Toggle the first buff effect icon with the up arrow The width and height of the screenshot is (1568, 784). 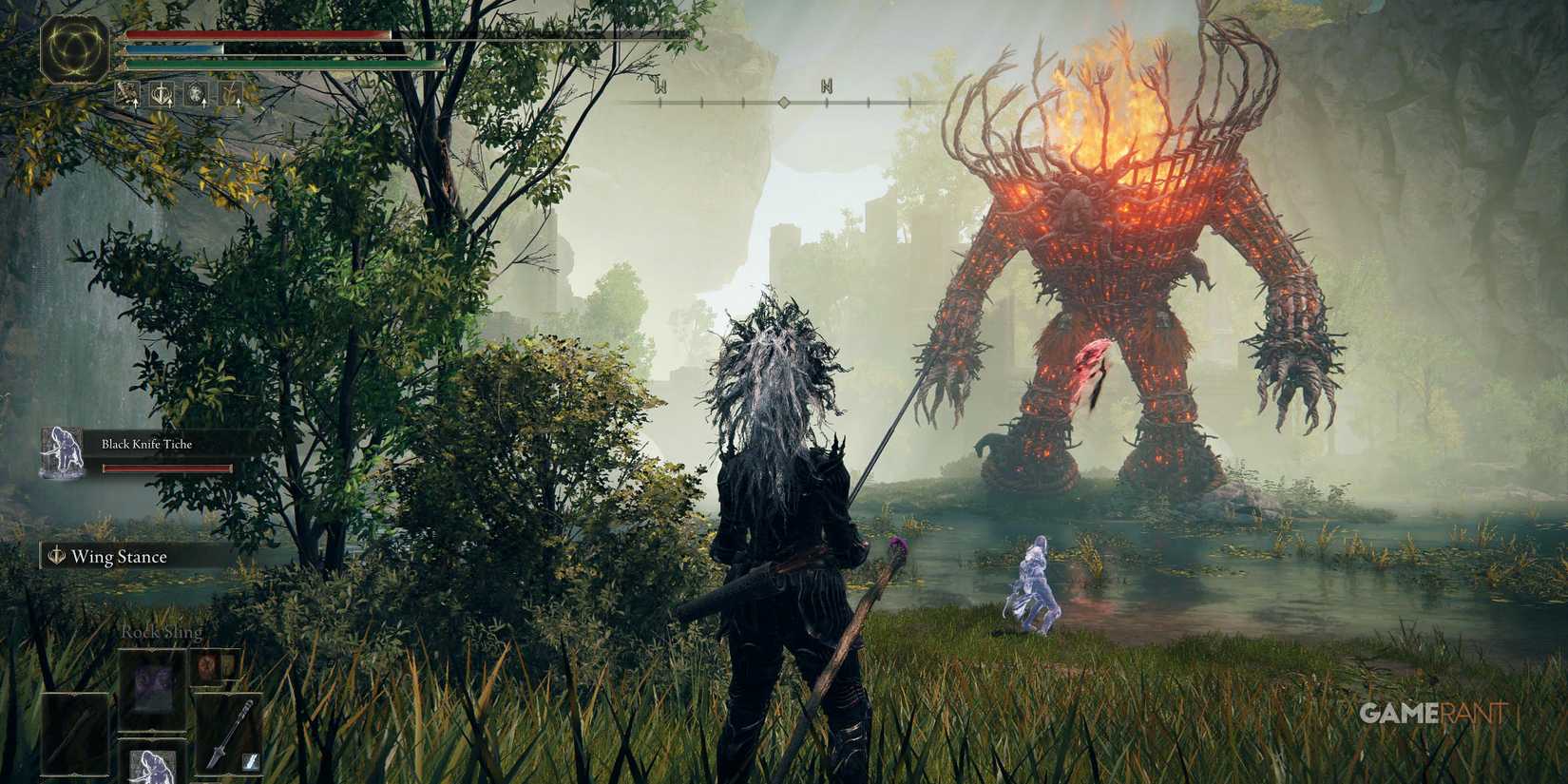127,93
